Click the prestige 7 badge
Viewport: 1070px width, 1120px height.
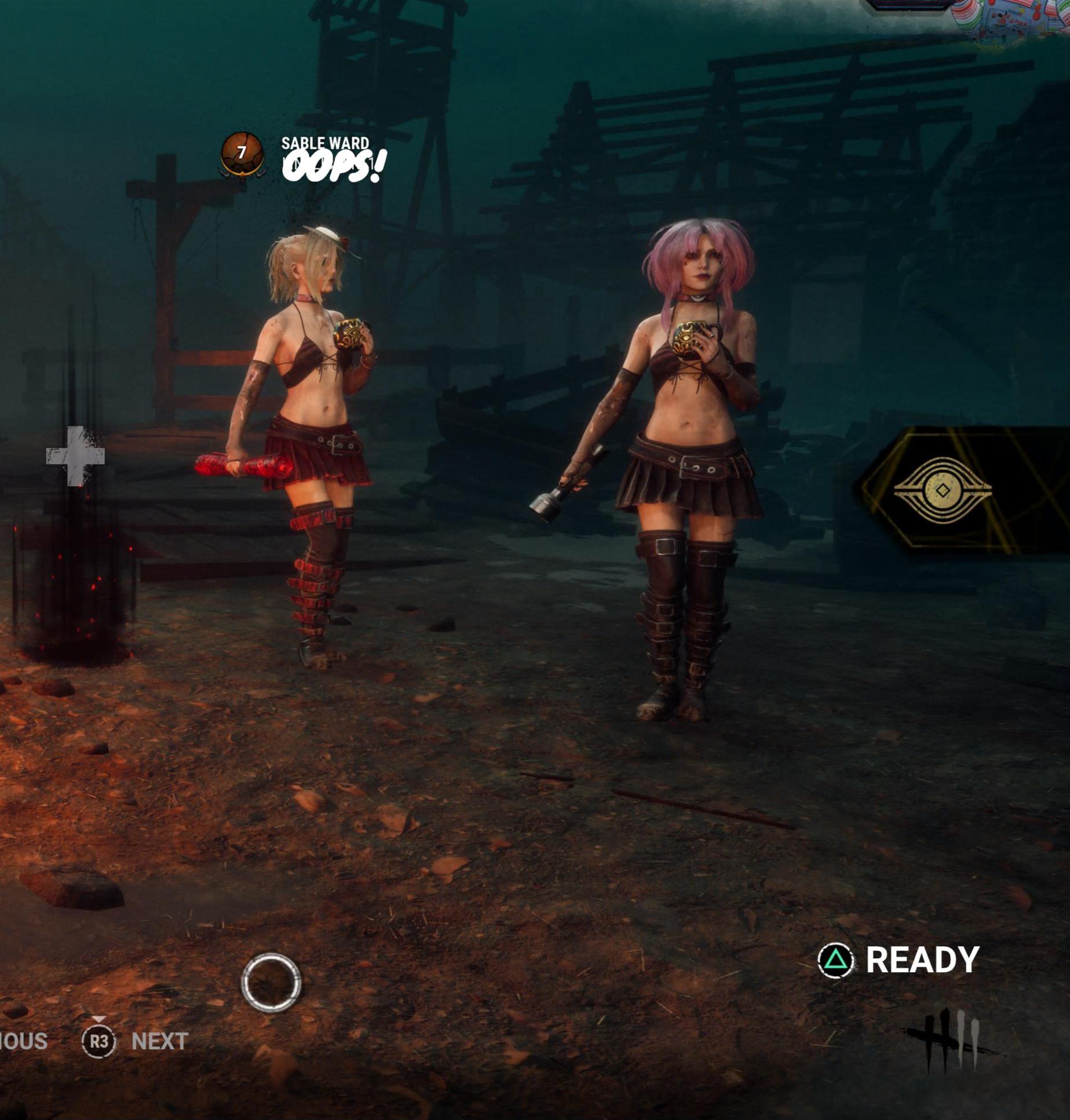[242, 154]
